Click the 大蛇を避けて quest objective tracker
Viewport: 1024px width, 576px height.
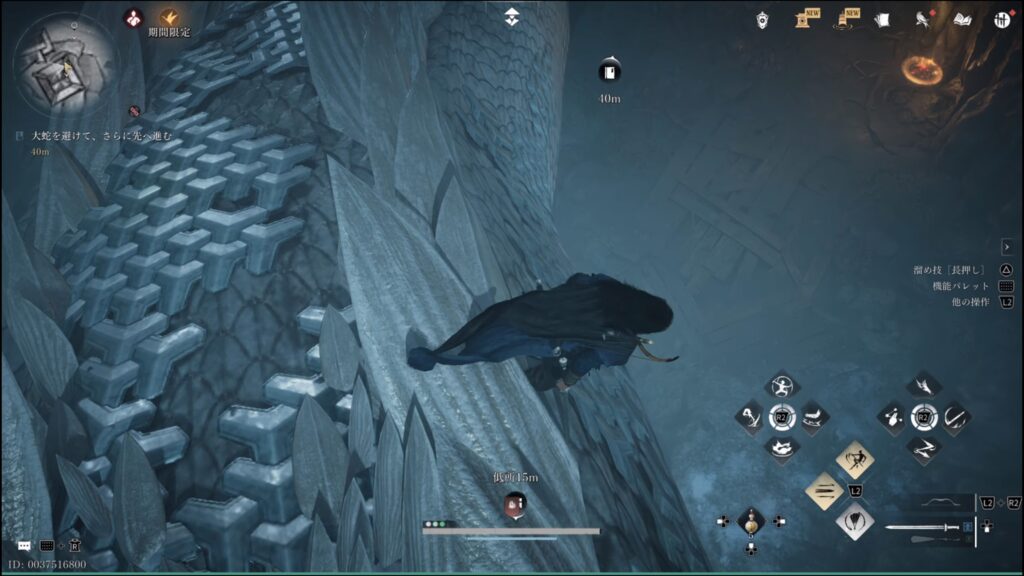point(102,135)
